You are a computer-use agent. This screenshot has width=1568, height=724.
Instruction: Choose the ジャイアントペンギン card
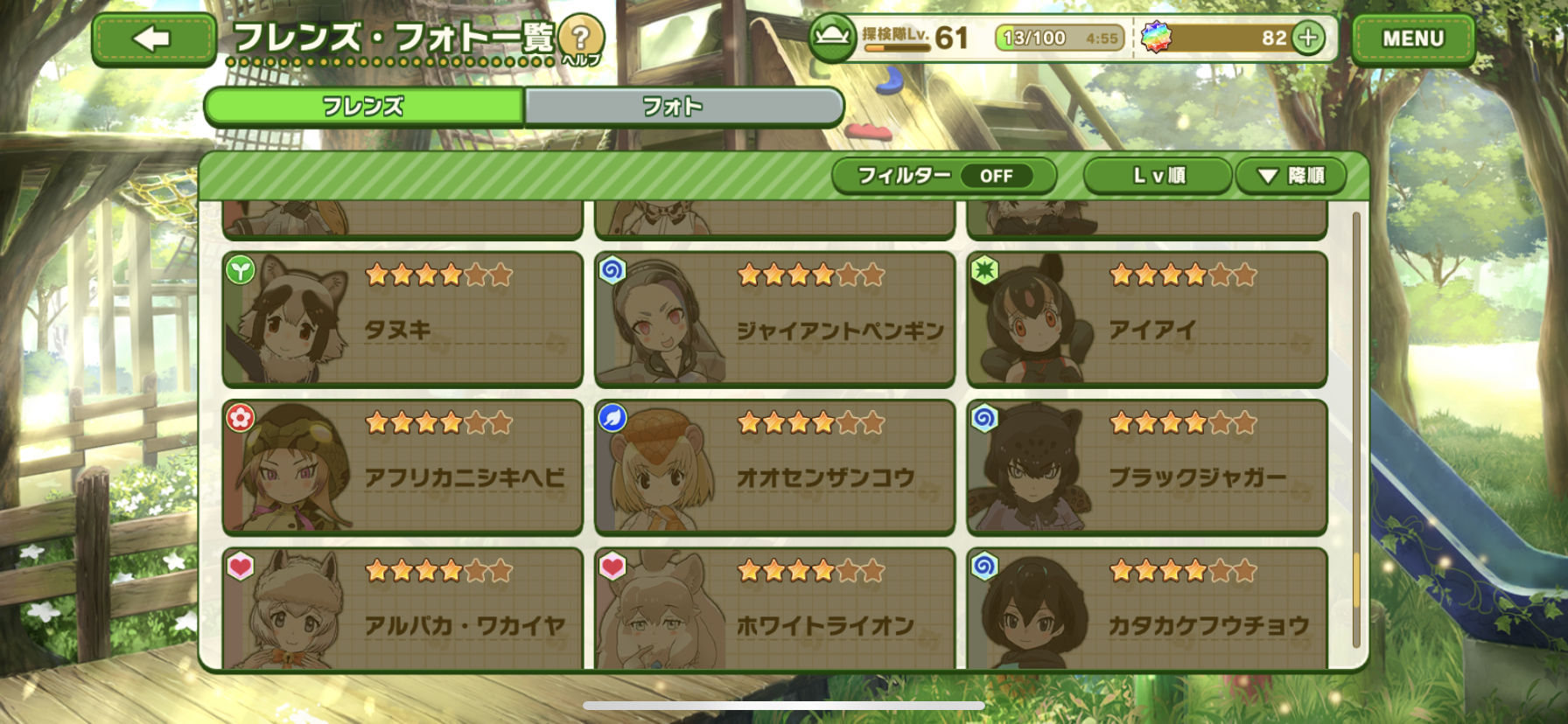tap(774, 319)
